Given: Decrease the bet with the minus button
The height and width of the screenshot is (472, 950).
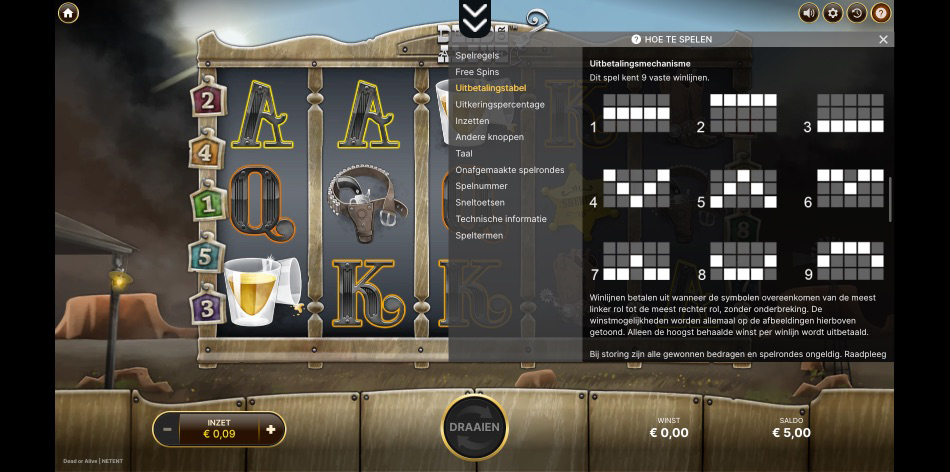Looking at the screenshot, I should tap(167, 430).
